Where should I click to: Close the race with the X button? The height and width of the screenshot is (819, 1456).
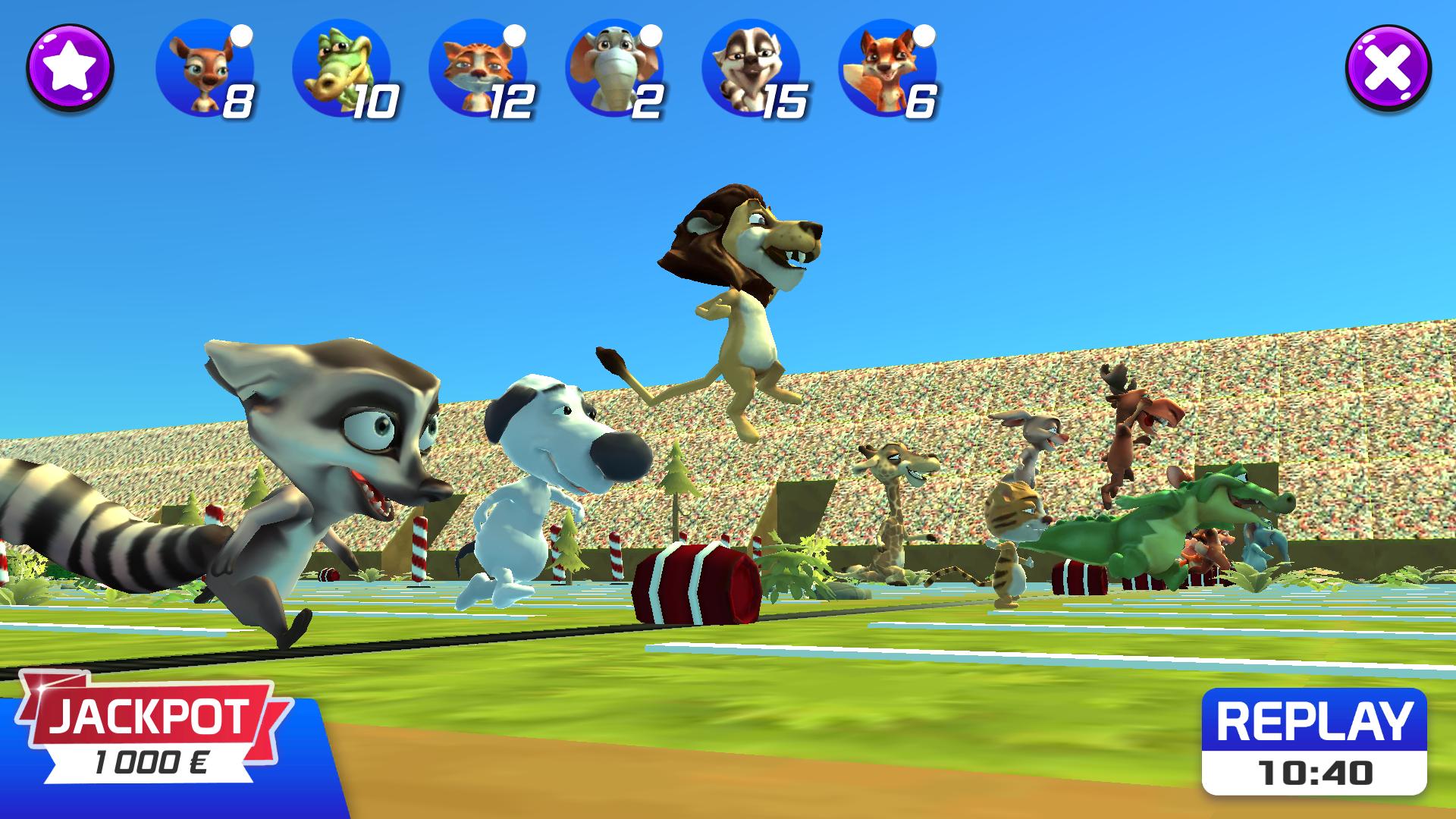[1388, 68]
